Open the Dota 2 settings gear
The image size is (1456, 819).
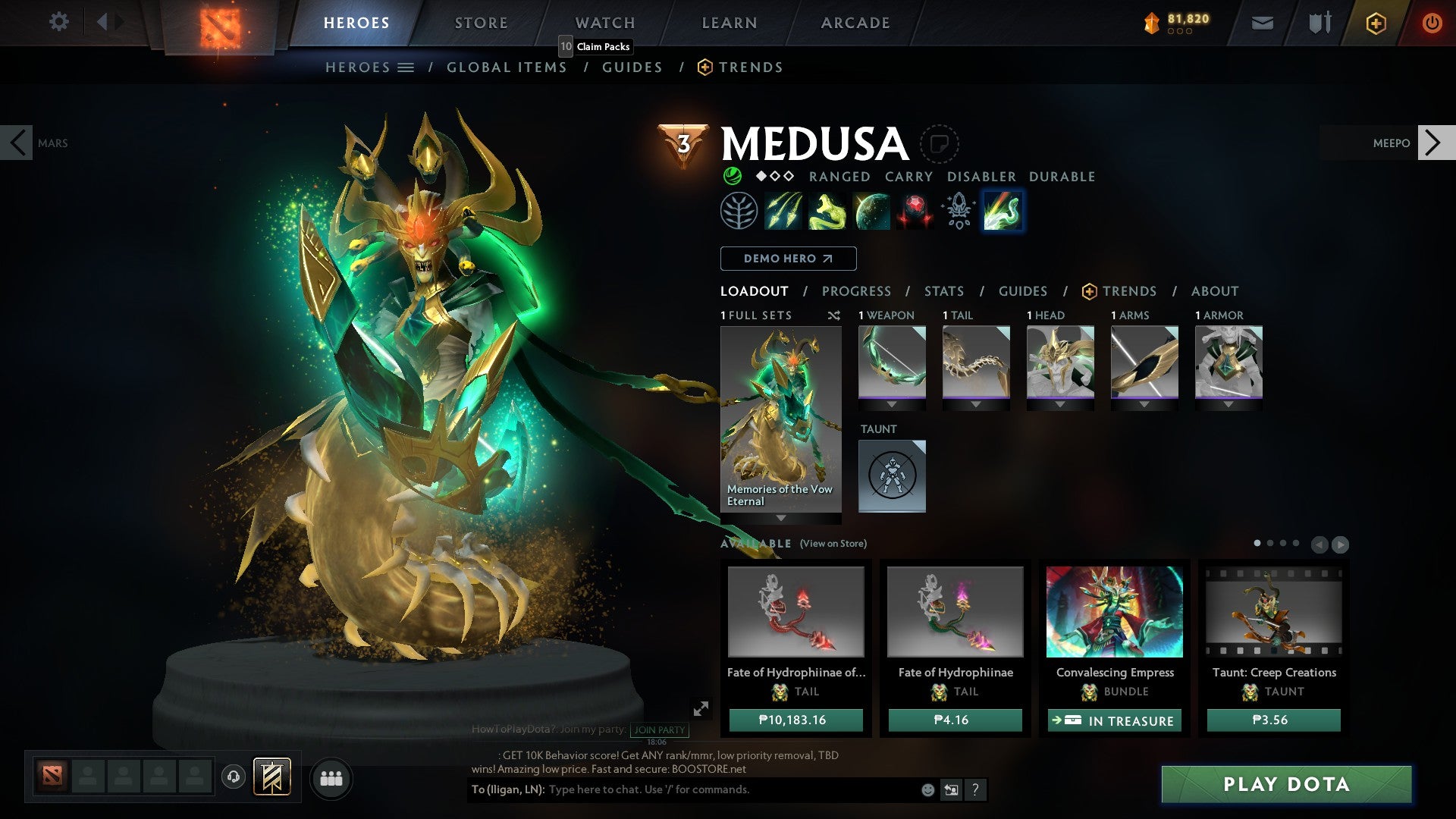point(59,22)
